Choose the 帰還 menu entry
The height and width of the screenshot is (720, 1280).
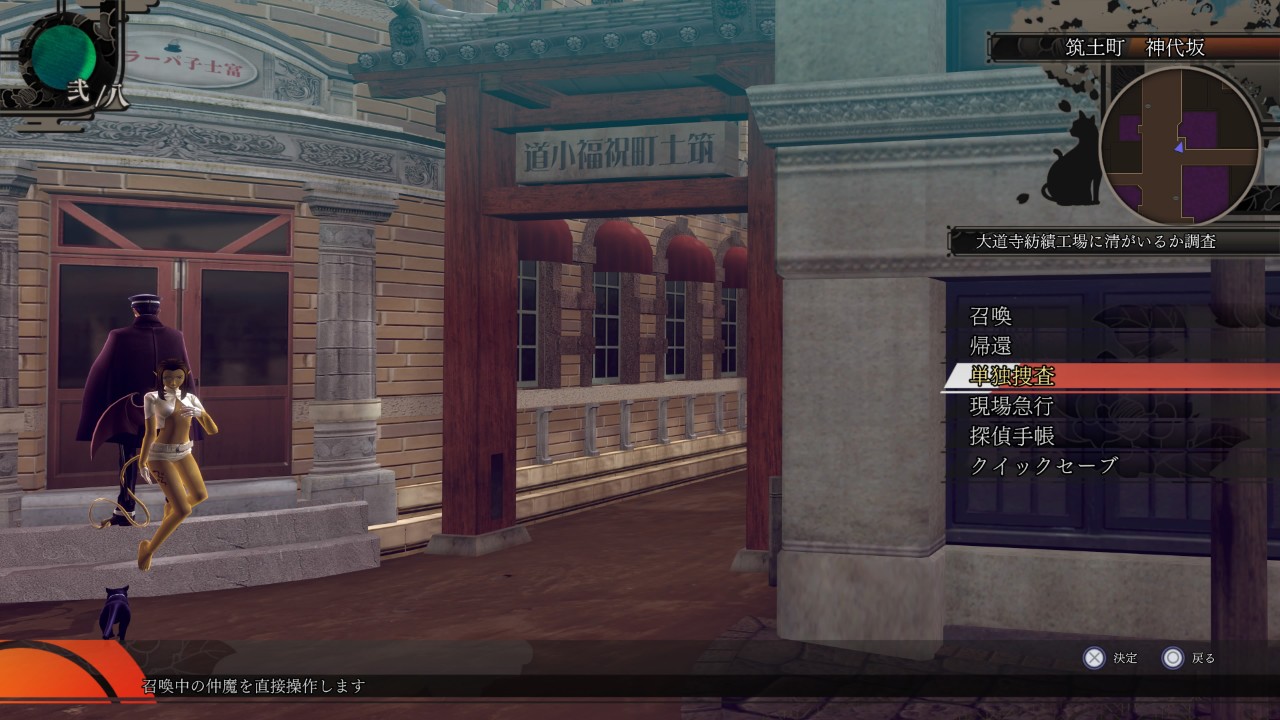tap(991, 346)
